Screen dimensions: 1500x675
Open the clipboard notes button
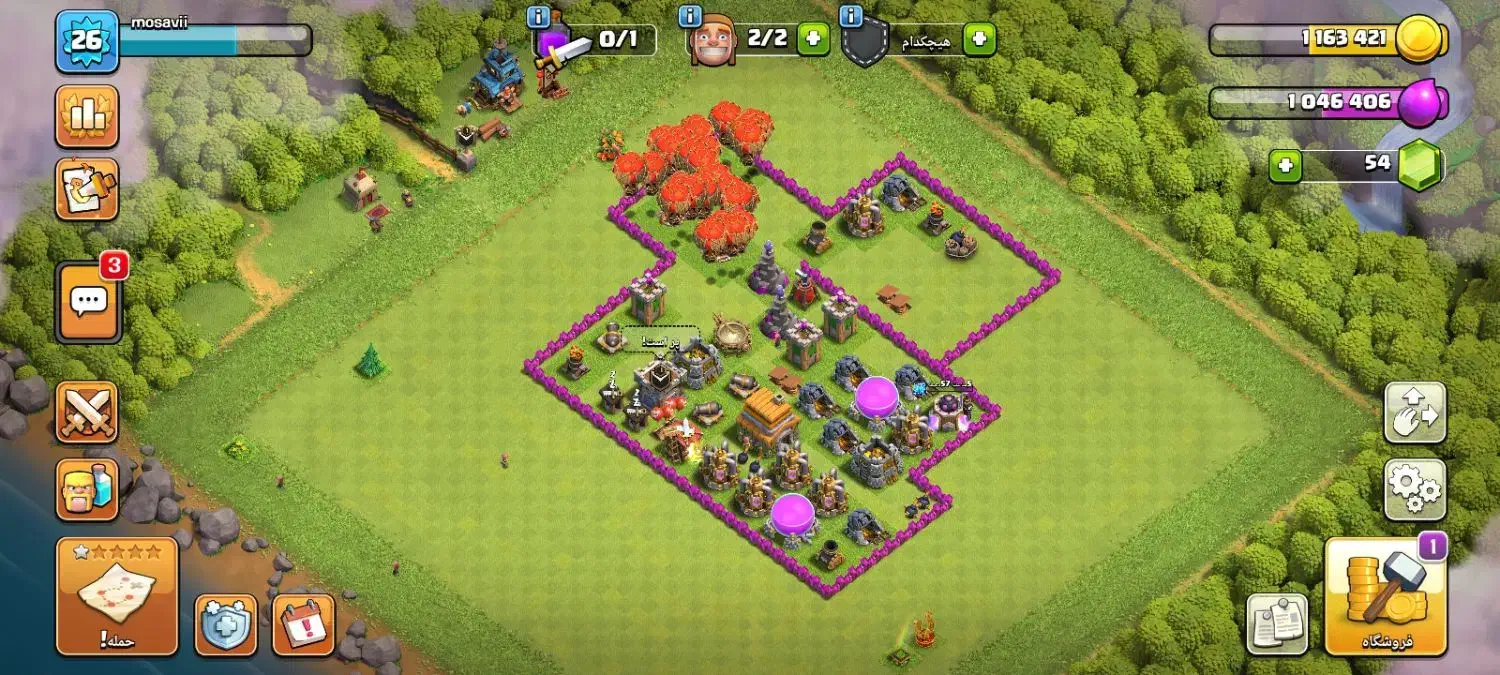click(x=1279, y=623)
